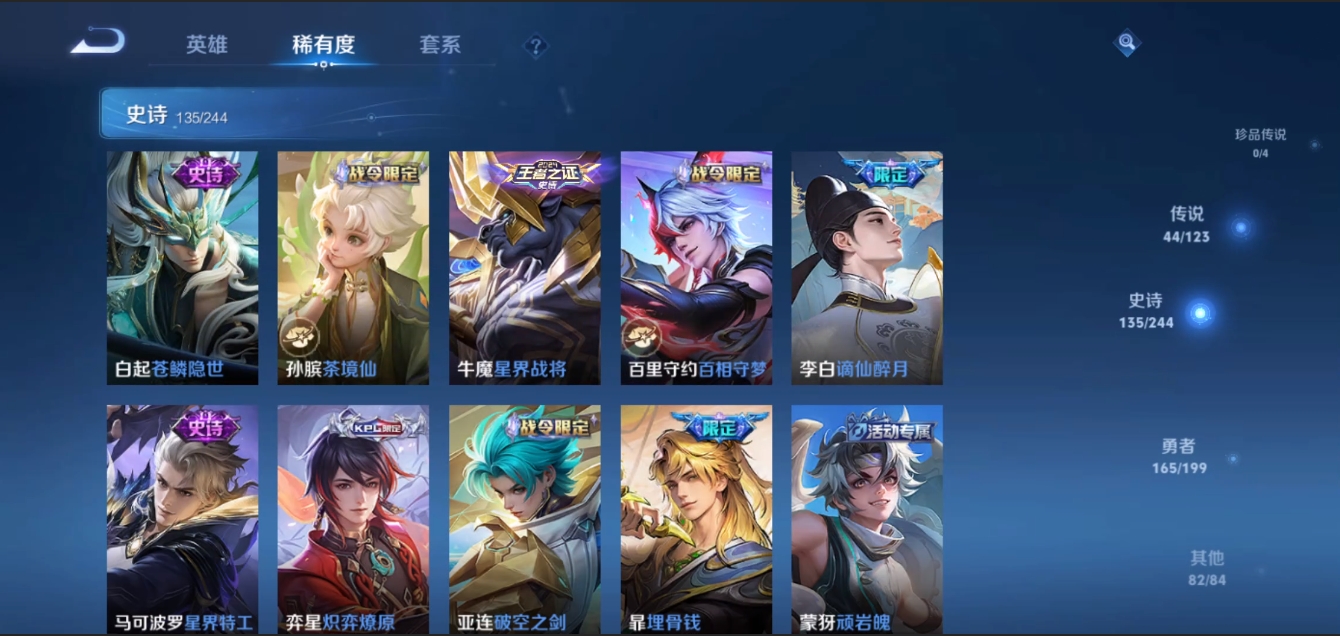Screen dimensions: 1340x636
Task: Open the 牛魔 星界战将 skin card
Action: [525, 268]
